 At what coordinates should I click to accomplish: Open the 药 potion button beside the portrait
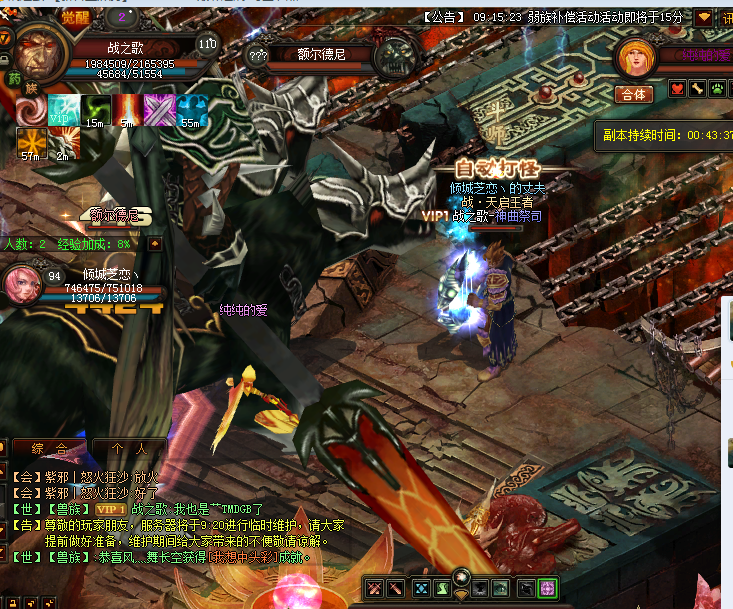14,77
